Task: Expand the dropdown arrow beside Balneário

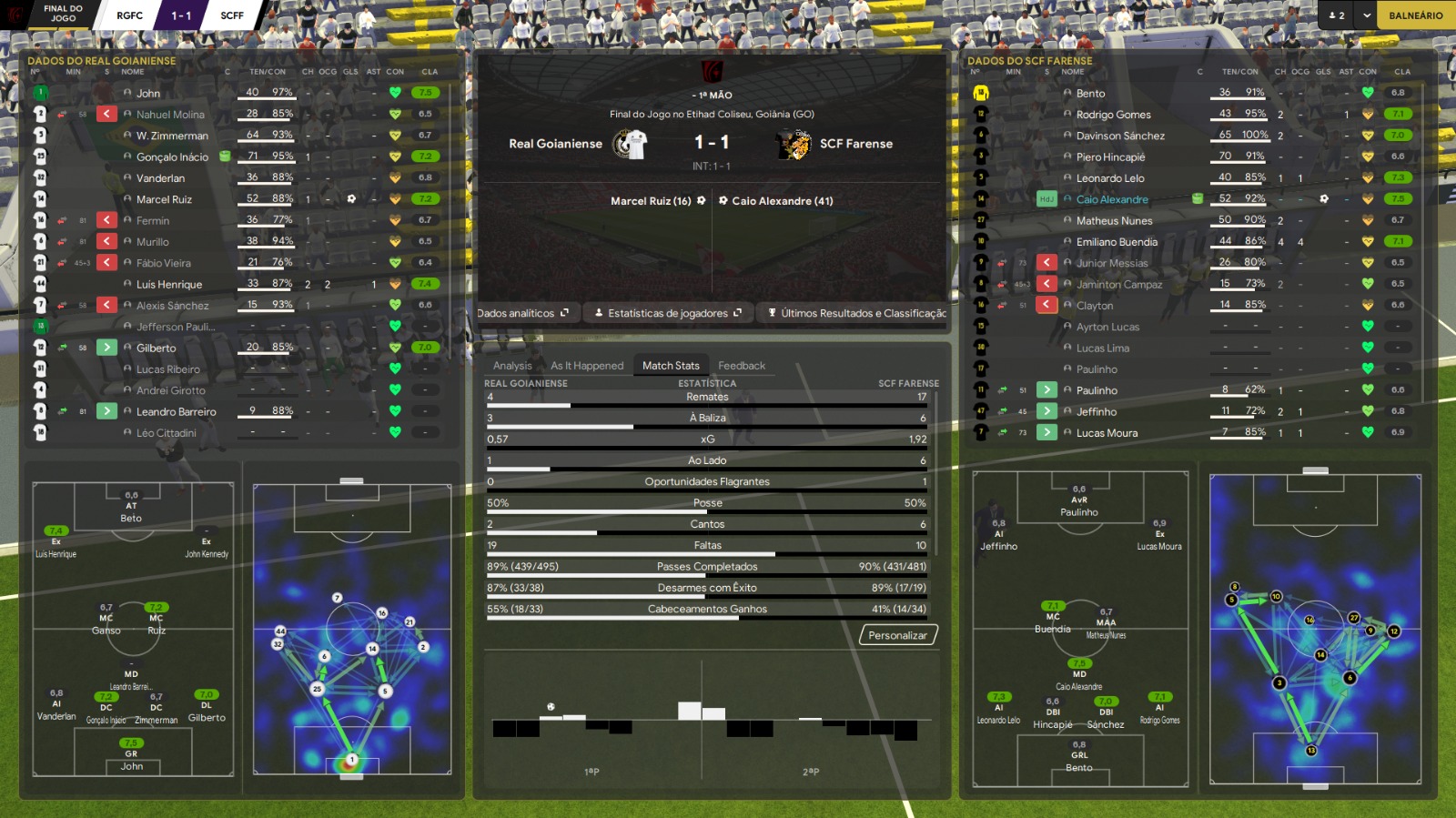Action: (x=1366, y=15)
